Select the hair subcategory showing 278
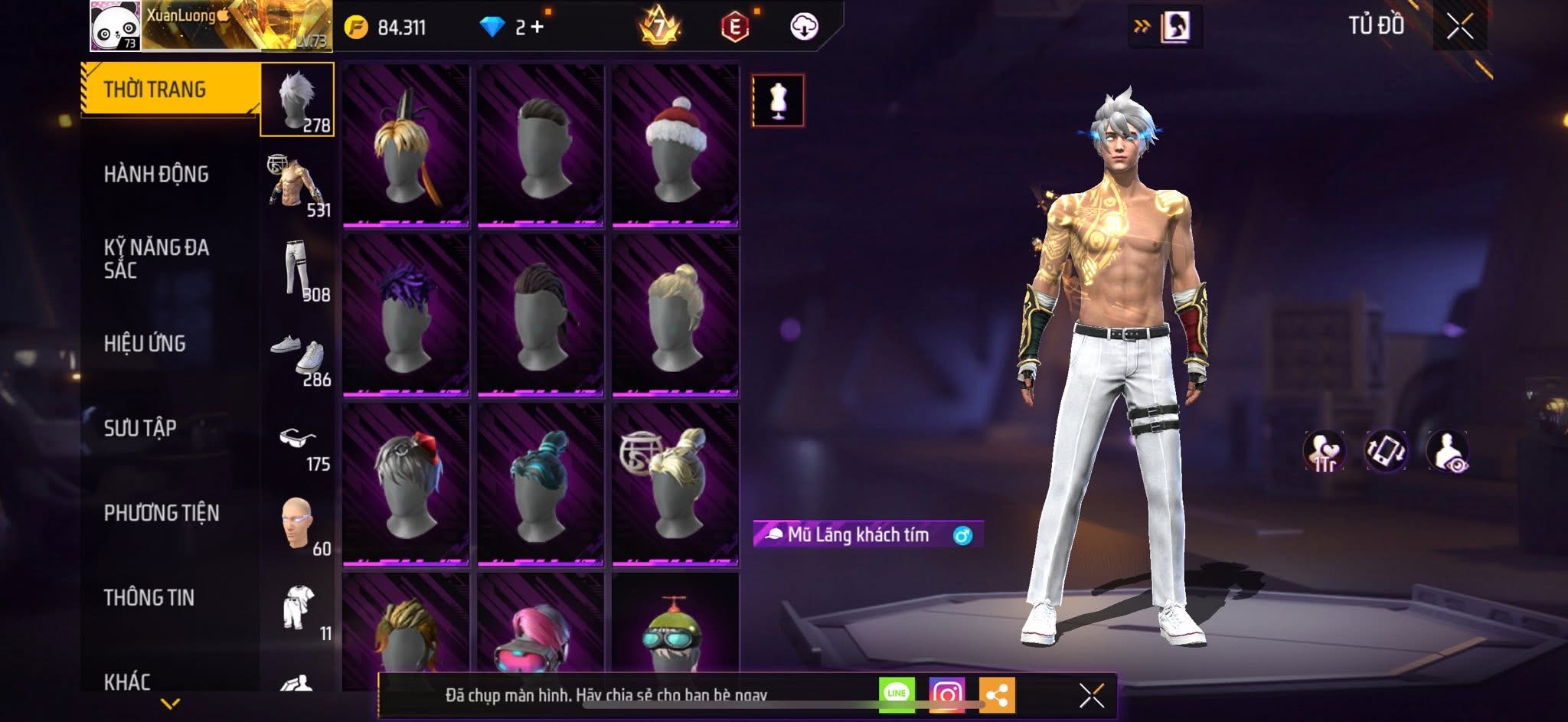Image resolution: width=1568 pixels, height=722 pixels. point(298,100)
